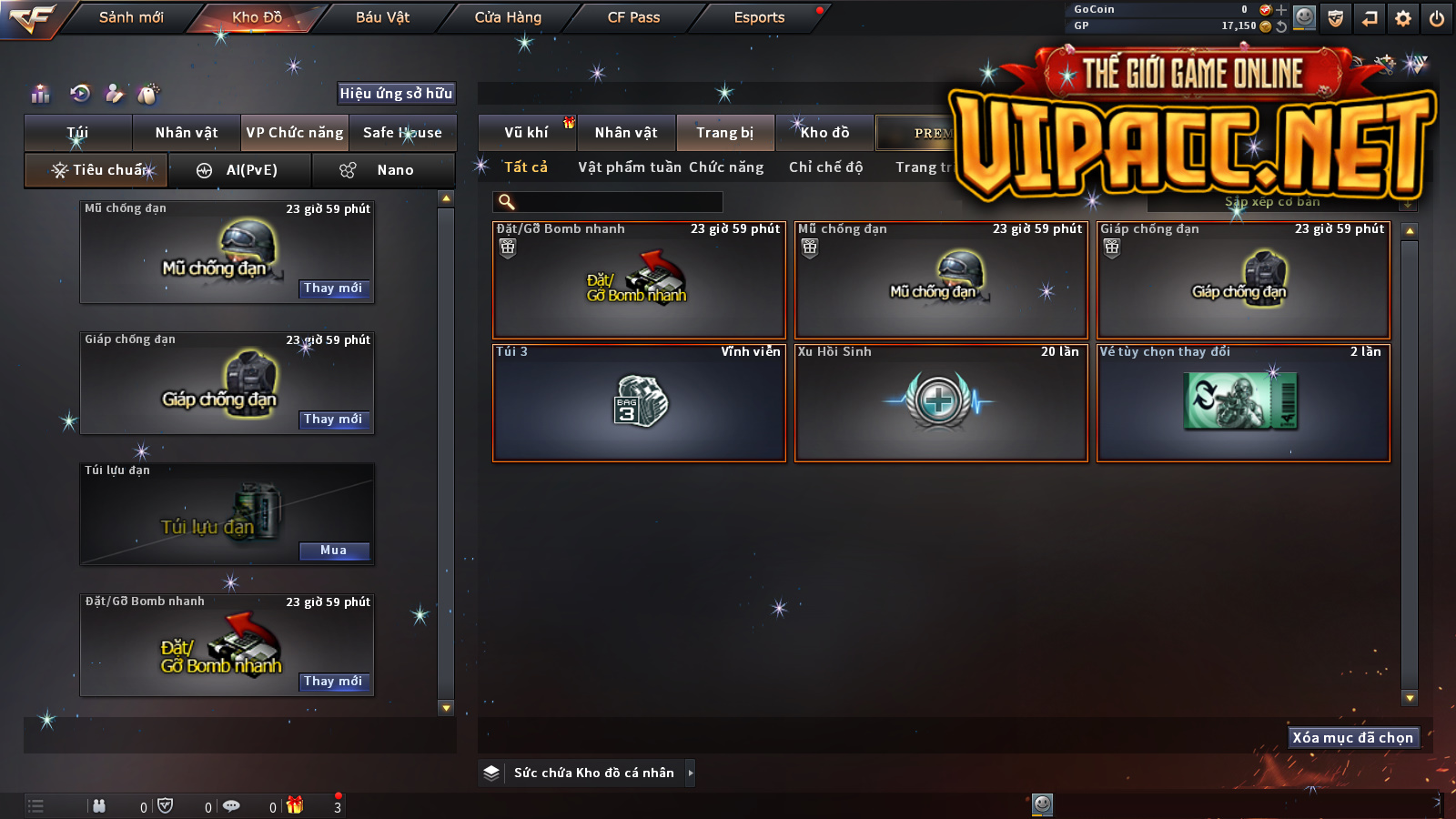This screenshot has height=819, width=1456.
Task: Click Xóa mục đã chọn button
Action: pyautogui.click(x=1353, y=738)
